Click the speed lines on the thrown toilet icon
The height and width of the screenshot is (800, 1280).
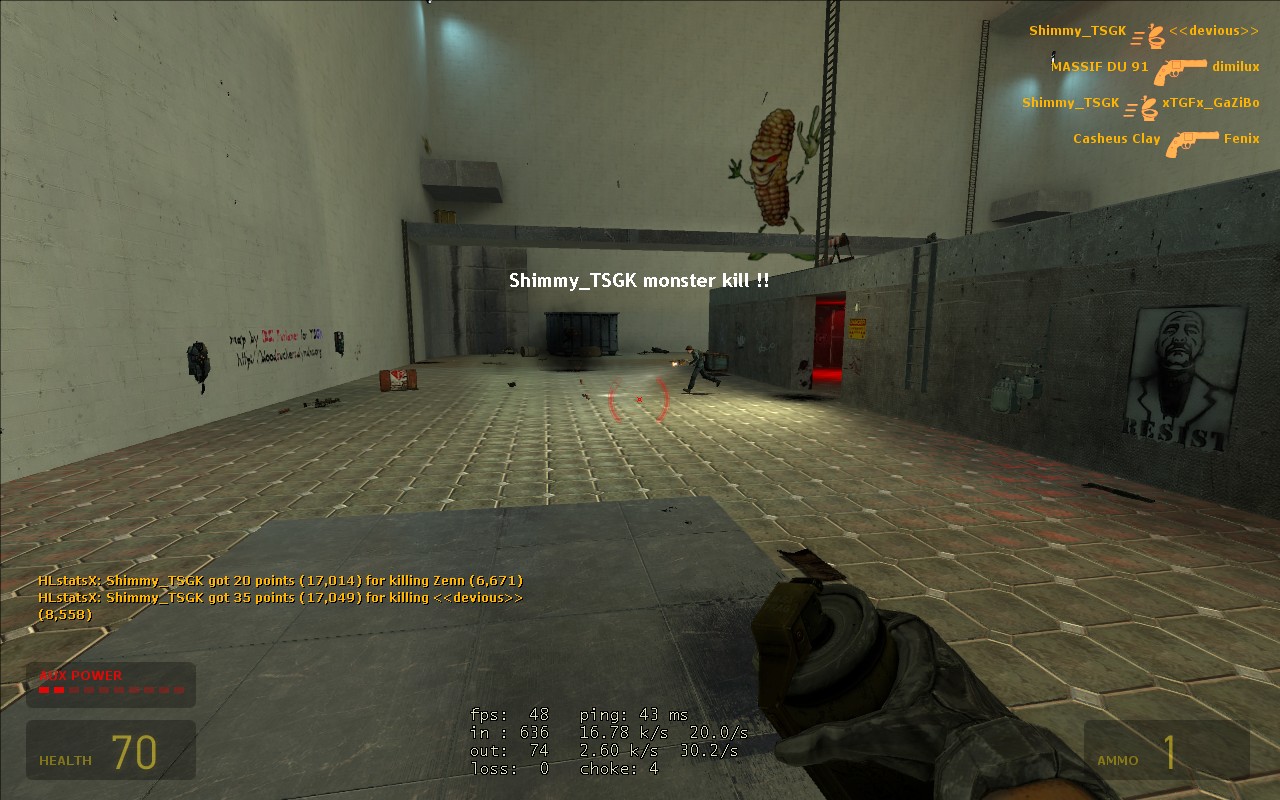click(1135, 38)
